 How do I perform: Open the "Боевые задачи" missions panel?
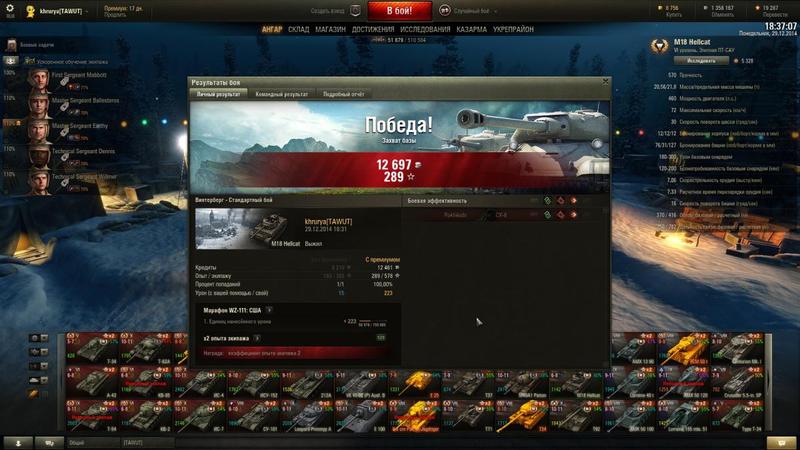[x=40, y=46]
